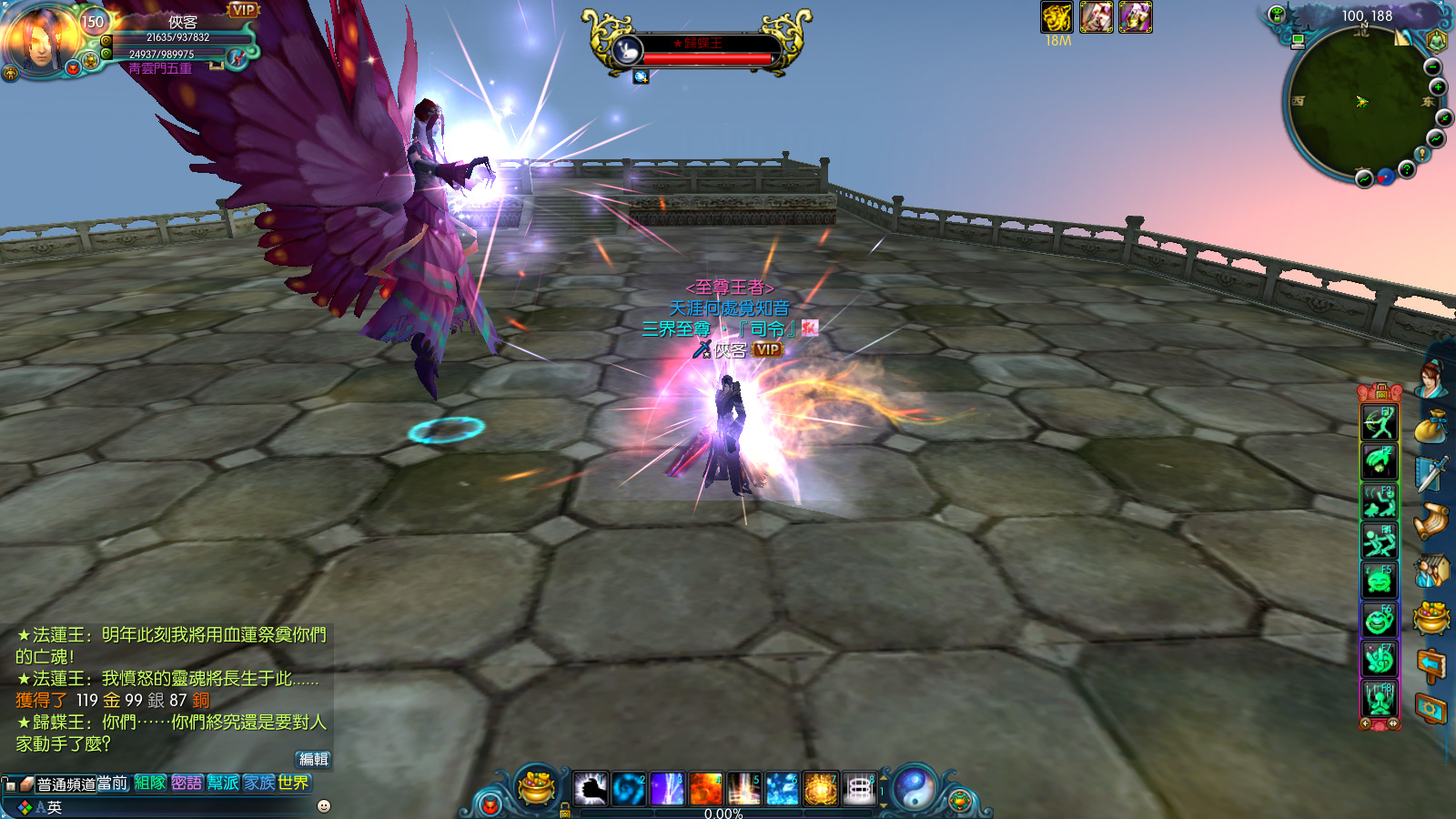Cast the golden burst skill in slot 7
Screen dimensions: 1456x819
pyautogui.click(x=820, y=788)
